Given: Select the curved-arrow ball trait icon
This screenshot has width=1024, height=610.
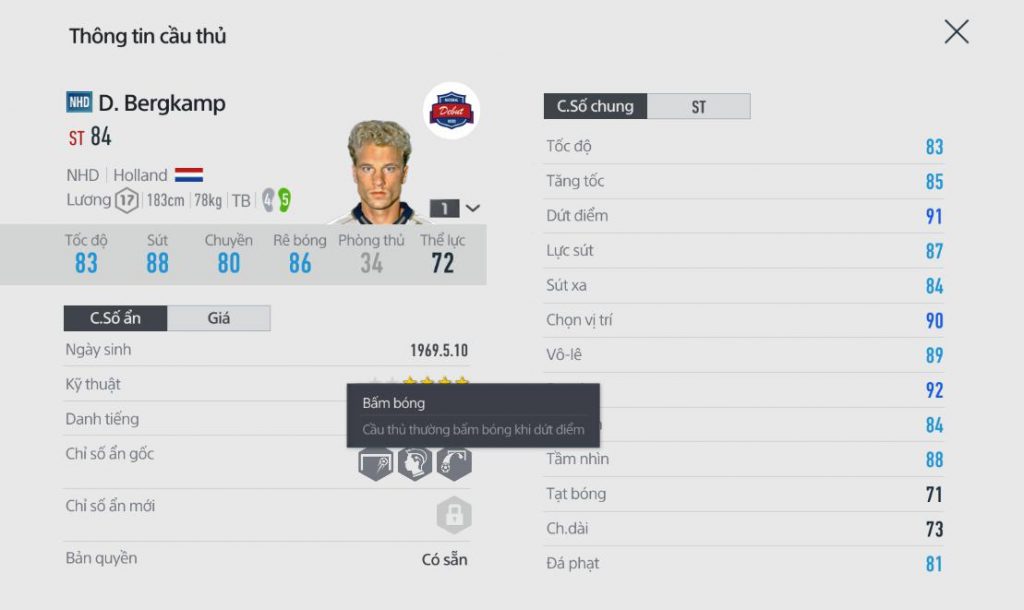Looking at the screenshot, I should point(453,463).
